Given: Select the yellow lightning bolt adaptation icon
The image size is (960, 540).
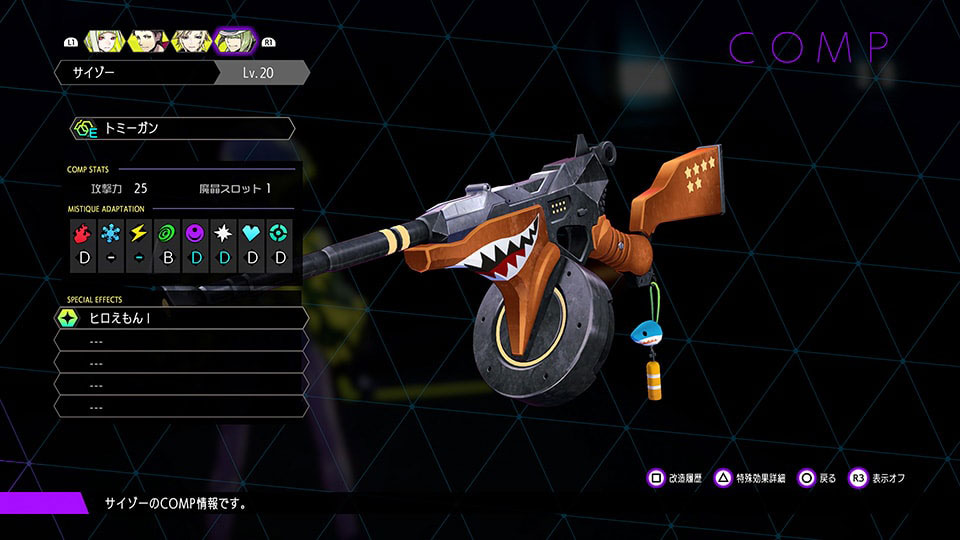Looking at the screenshot, I should [139, 233].
